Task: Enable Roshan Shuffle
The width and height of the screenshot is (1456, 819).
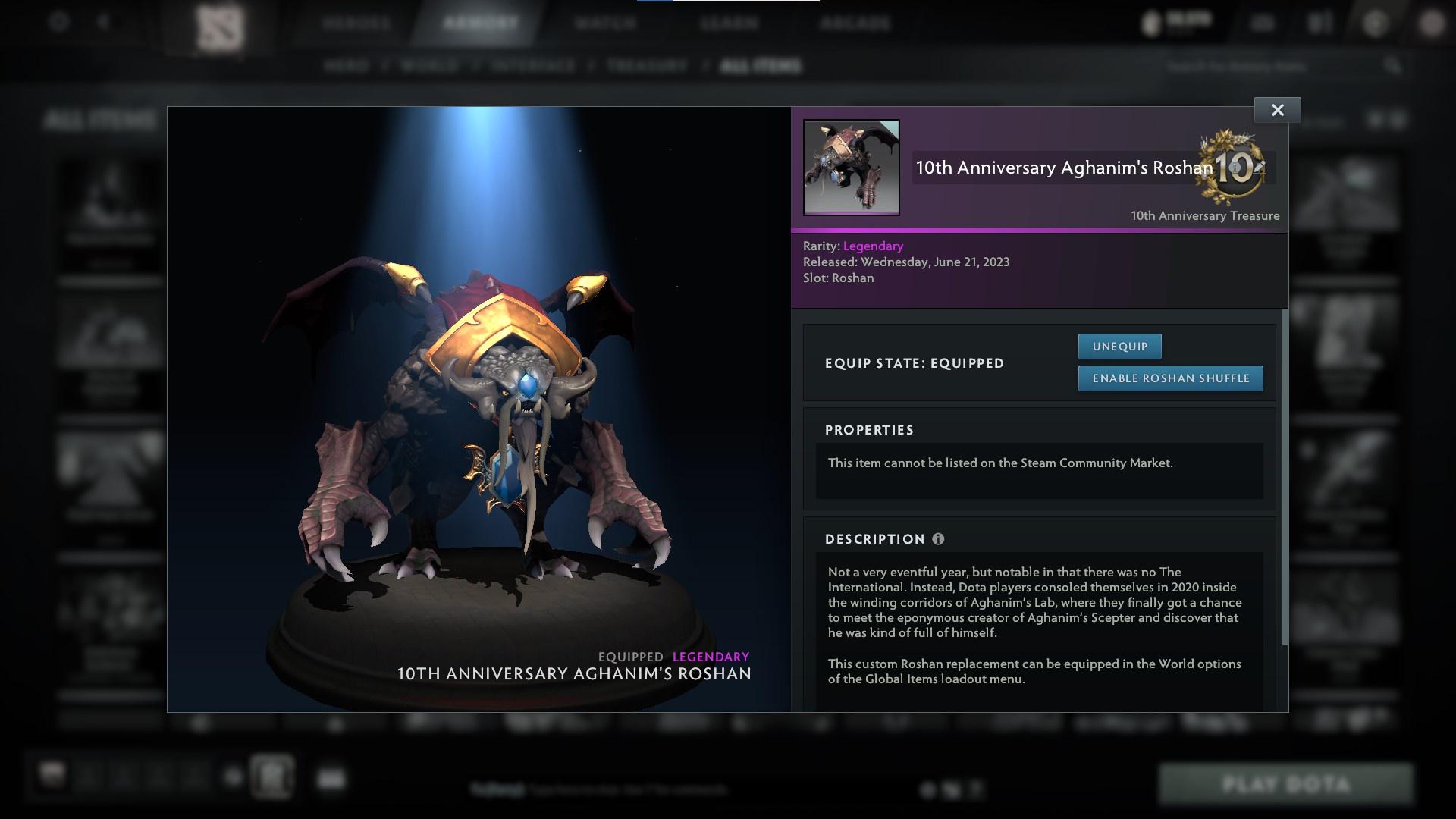Action: 1170,378
